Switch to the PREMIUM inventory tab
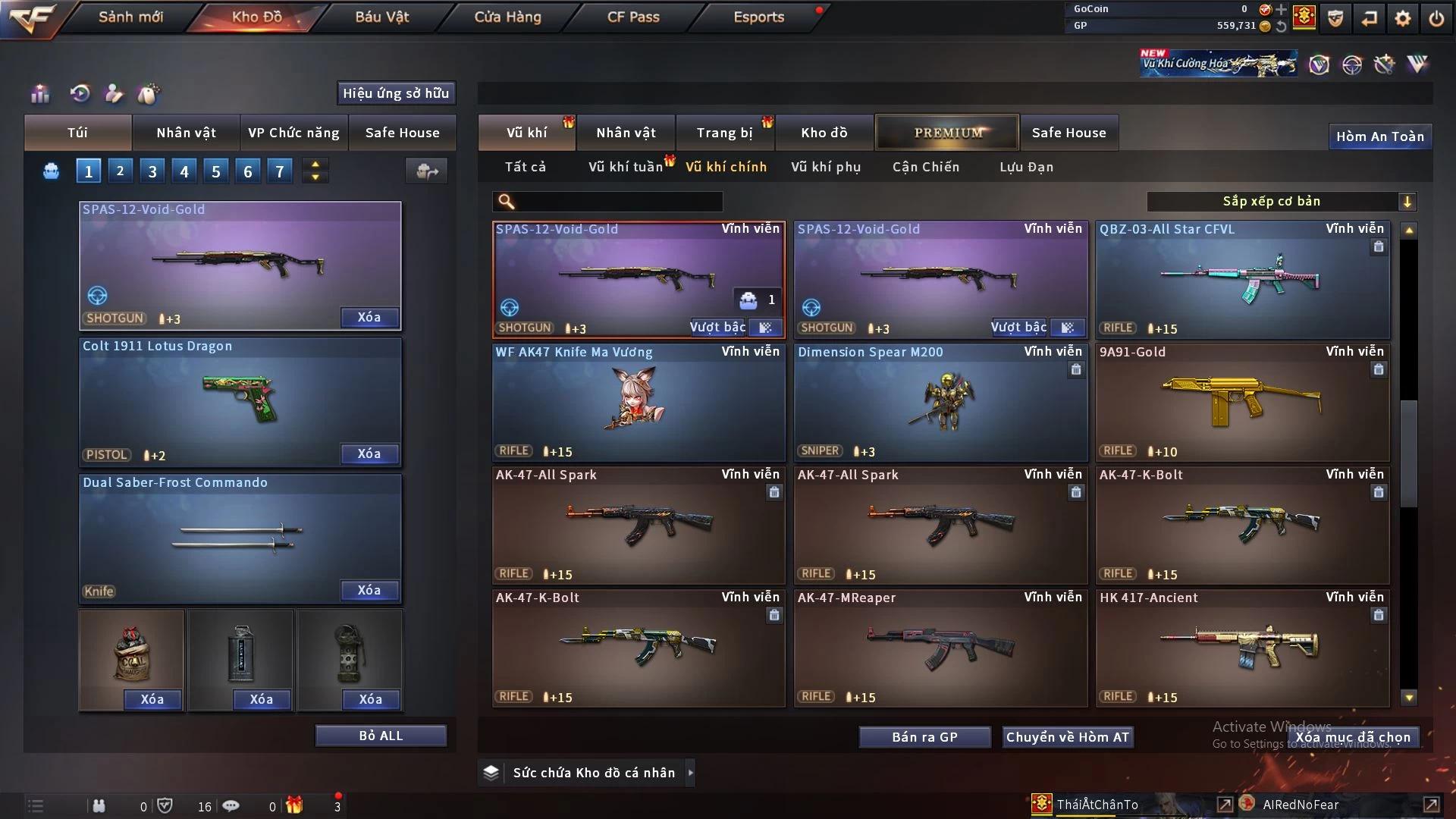The image size is (1456, 819). (x=947, y=133)
